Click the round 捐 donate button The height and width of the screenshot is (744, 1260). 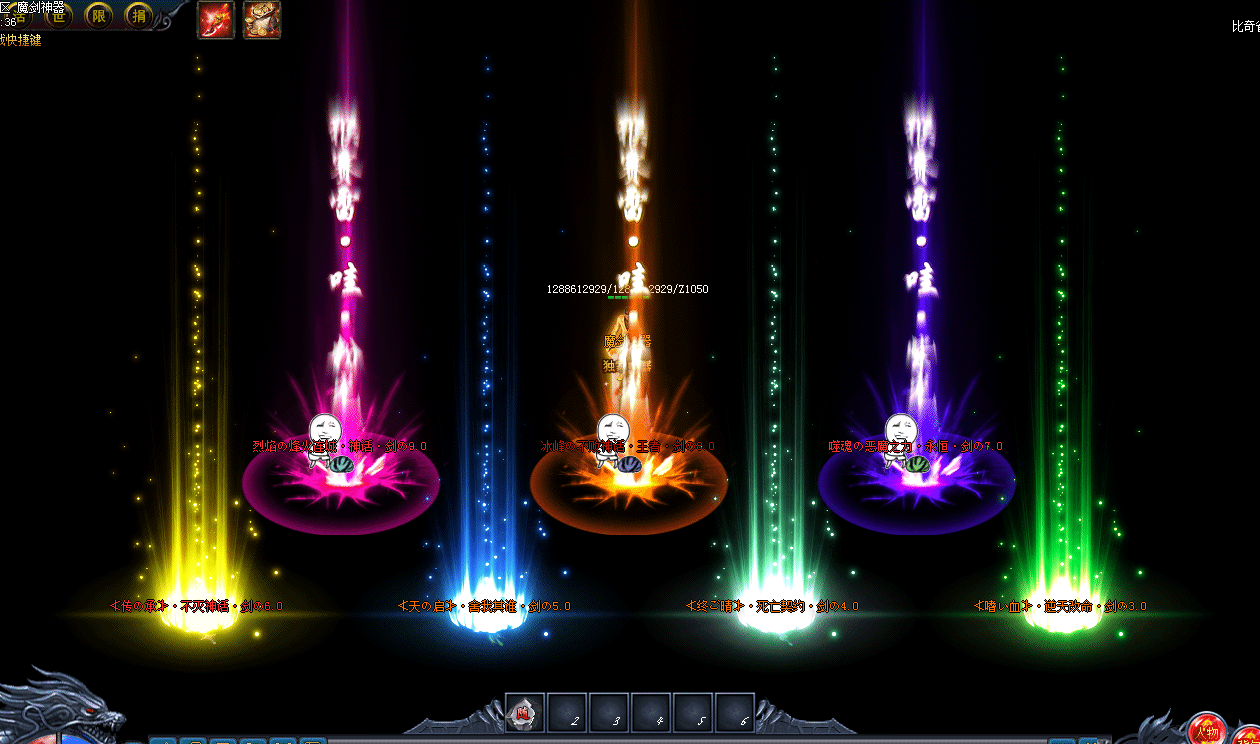[139, 17]
